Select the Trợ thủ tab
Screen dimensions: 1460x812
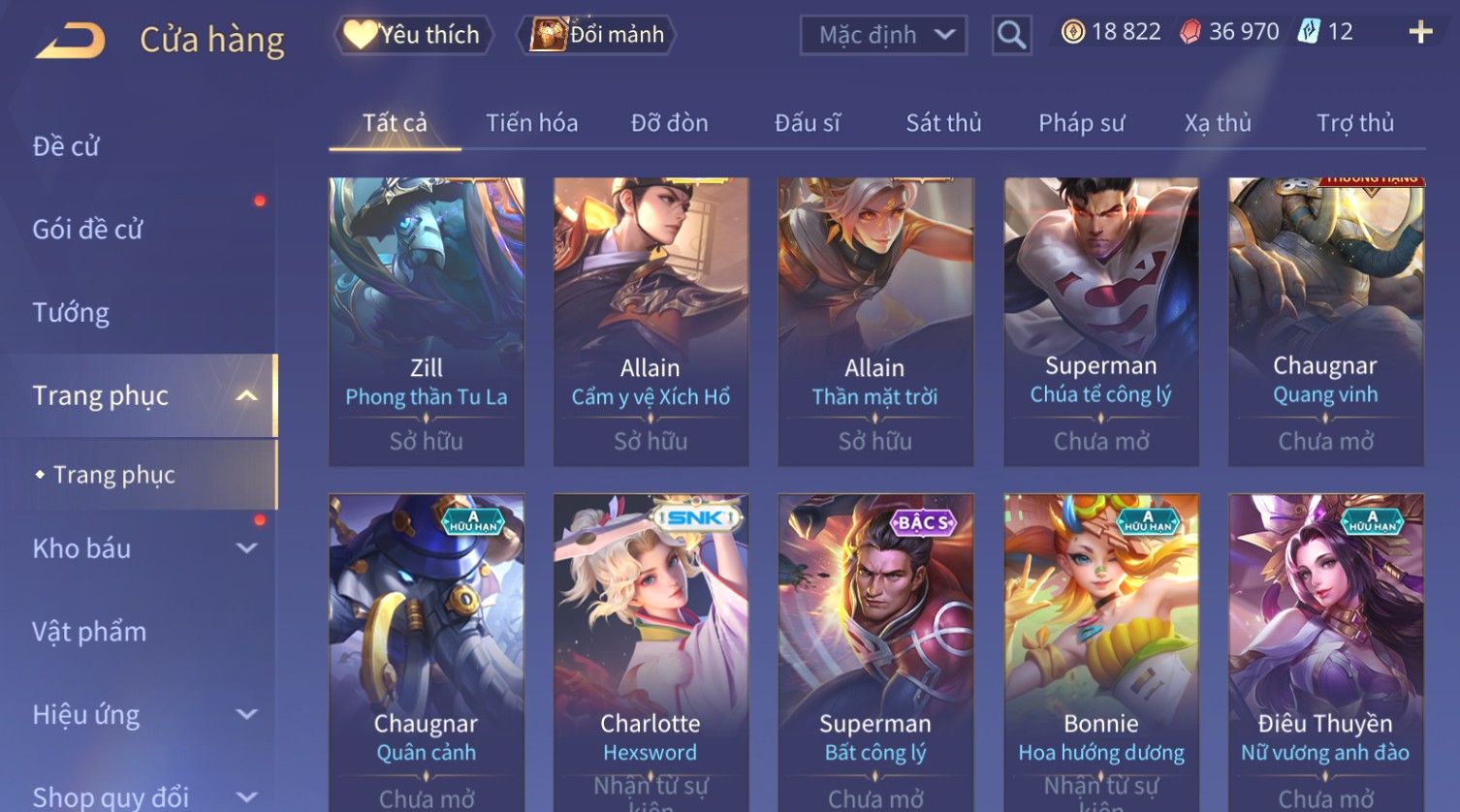[x=1354, y=123]
